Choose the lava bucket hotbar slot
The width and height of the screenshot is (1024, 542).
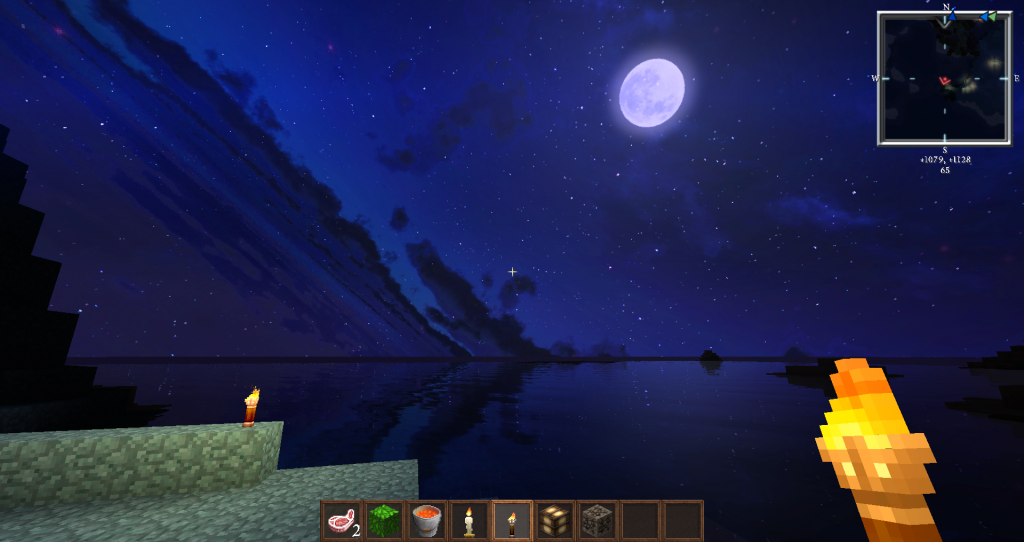pyautogui.click(x=427, y=520)
